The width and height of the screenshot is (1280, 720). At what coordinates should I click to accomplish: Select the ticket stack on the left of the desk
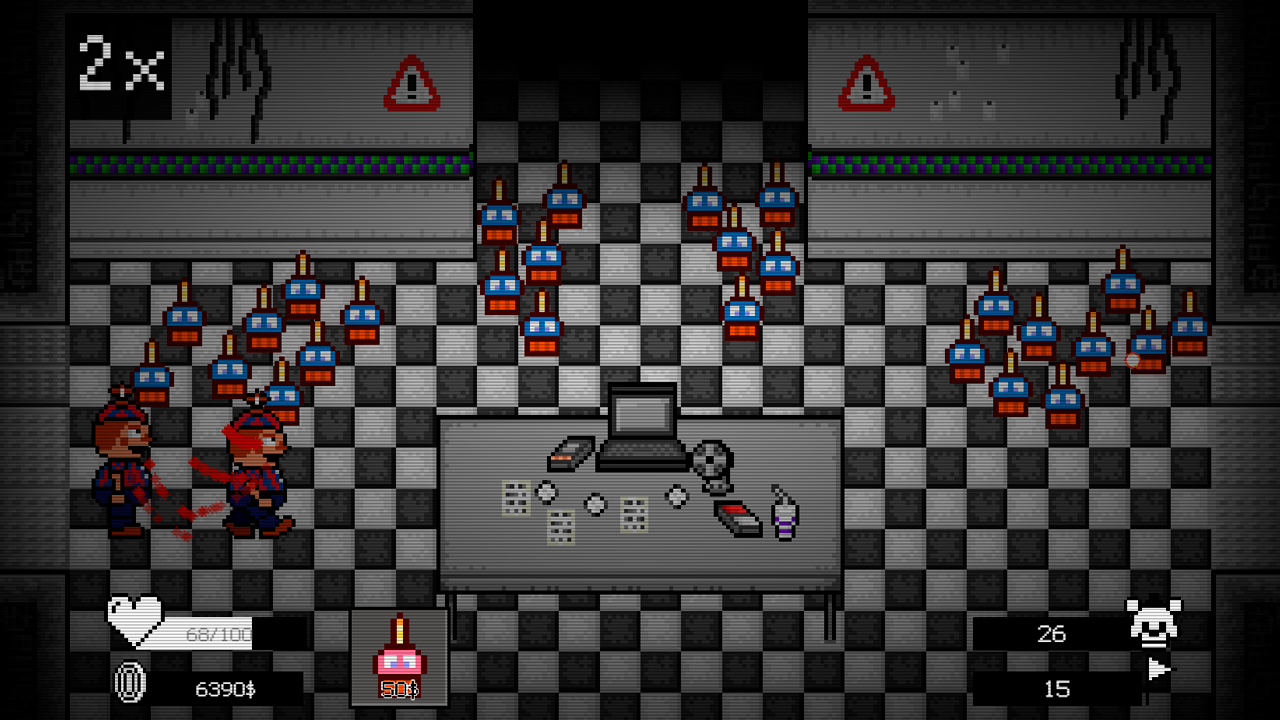pos(516,498)
